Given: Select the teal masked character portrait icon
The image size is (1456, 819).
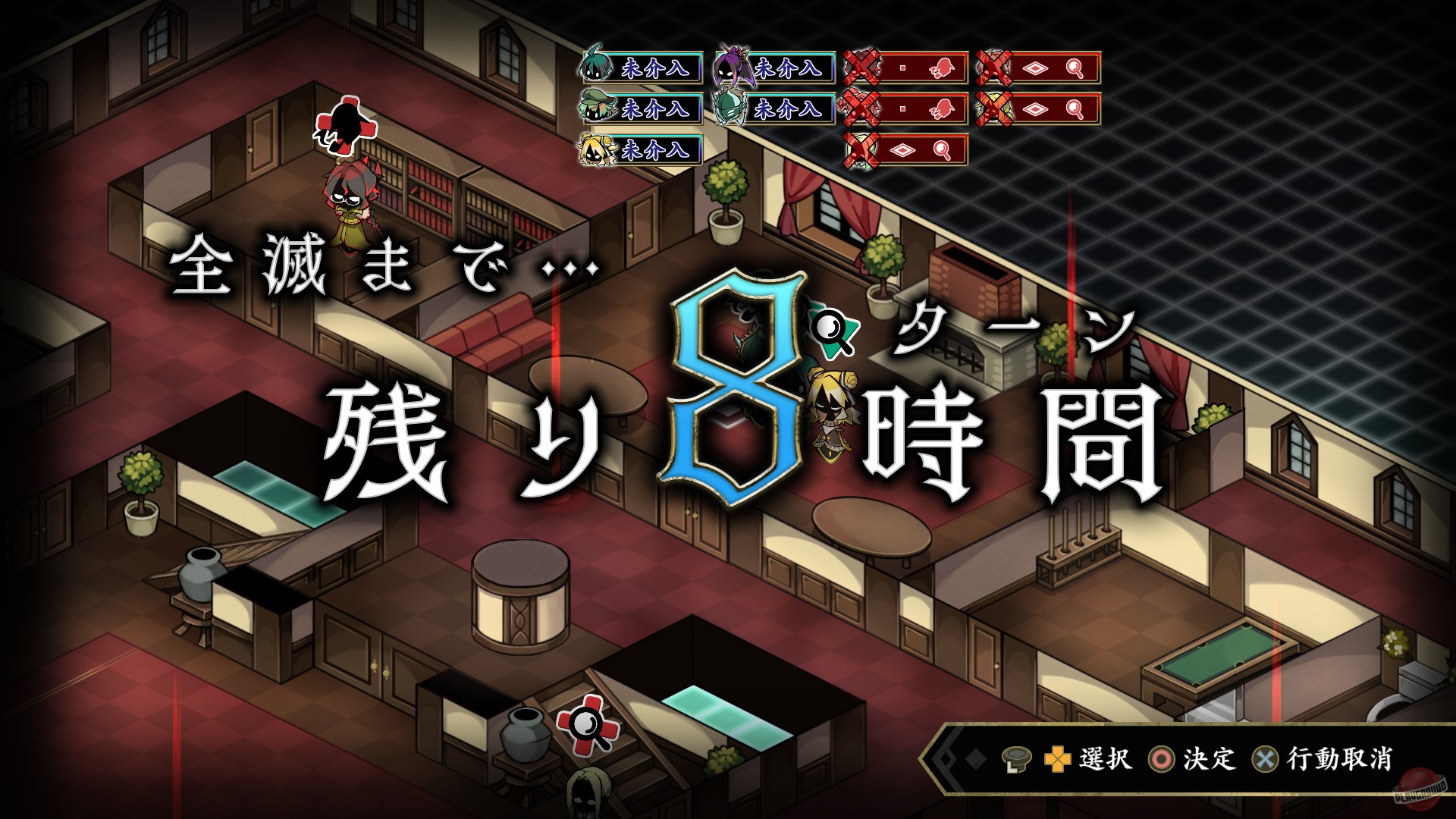Looking at the screenshot, I should pos(730,108).
